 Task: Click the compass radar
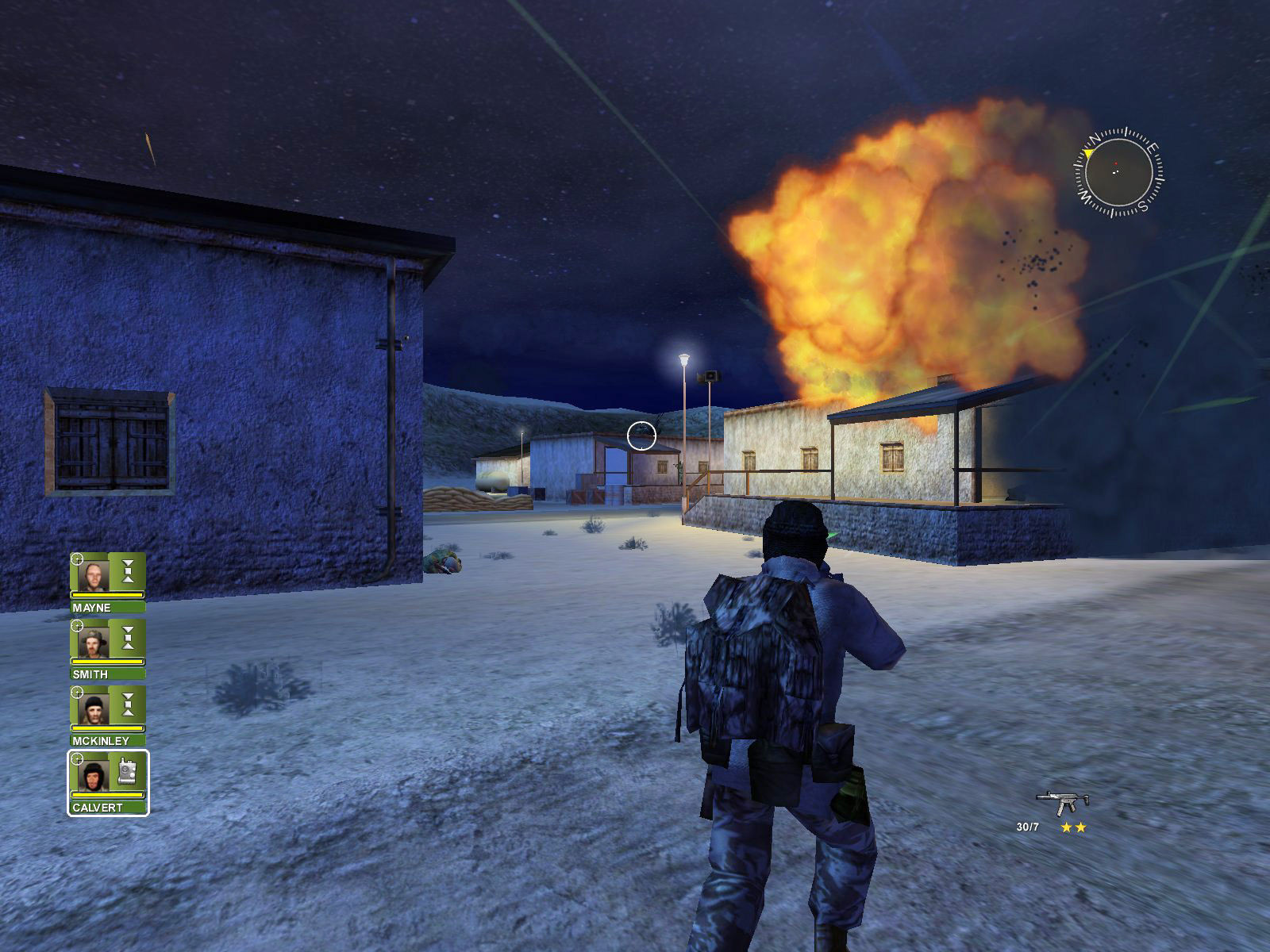pos(1118,171)
